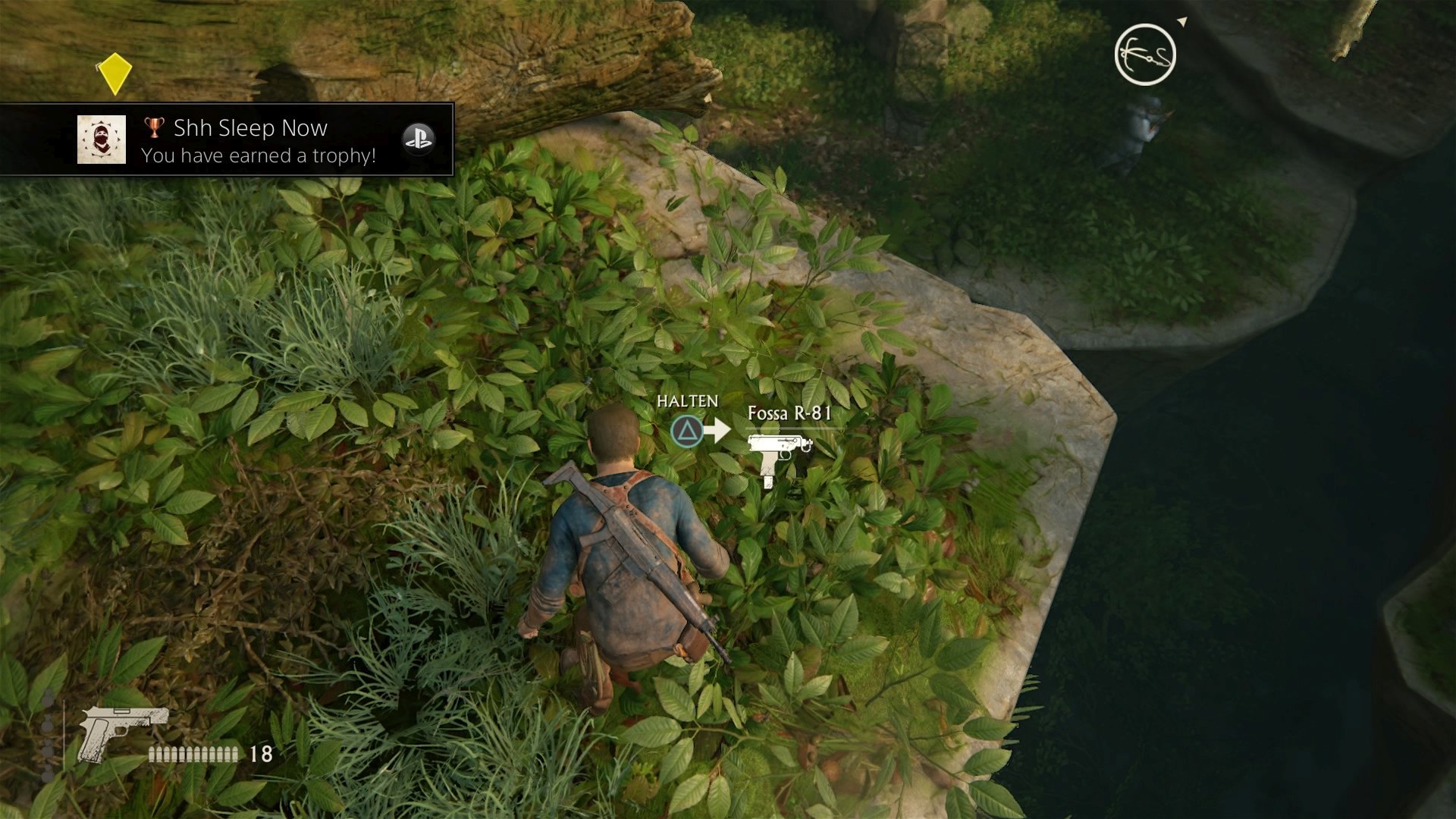Click the yellow diamond marker
1456x819 pixels.
(115, 73)
